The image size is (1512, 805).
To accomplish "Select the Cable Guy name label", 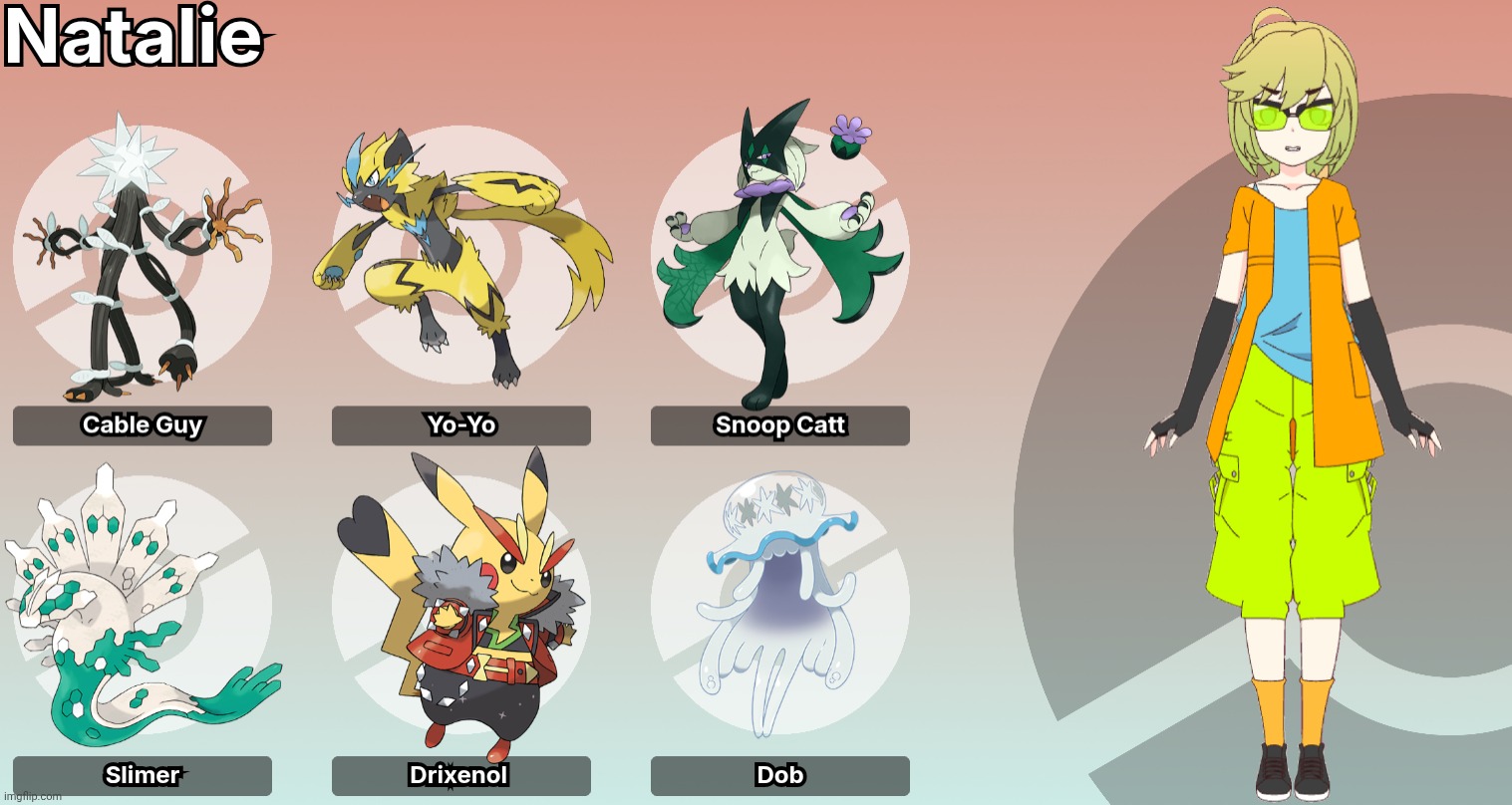I will tap(143, 425).
